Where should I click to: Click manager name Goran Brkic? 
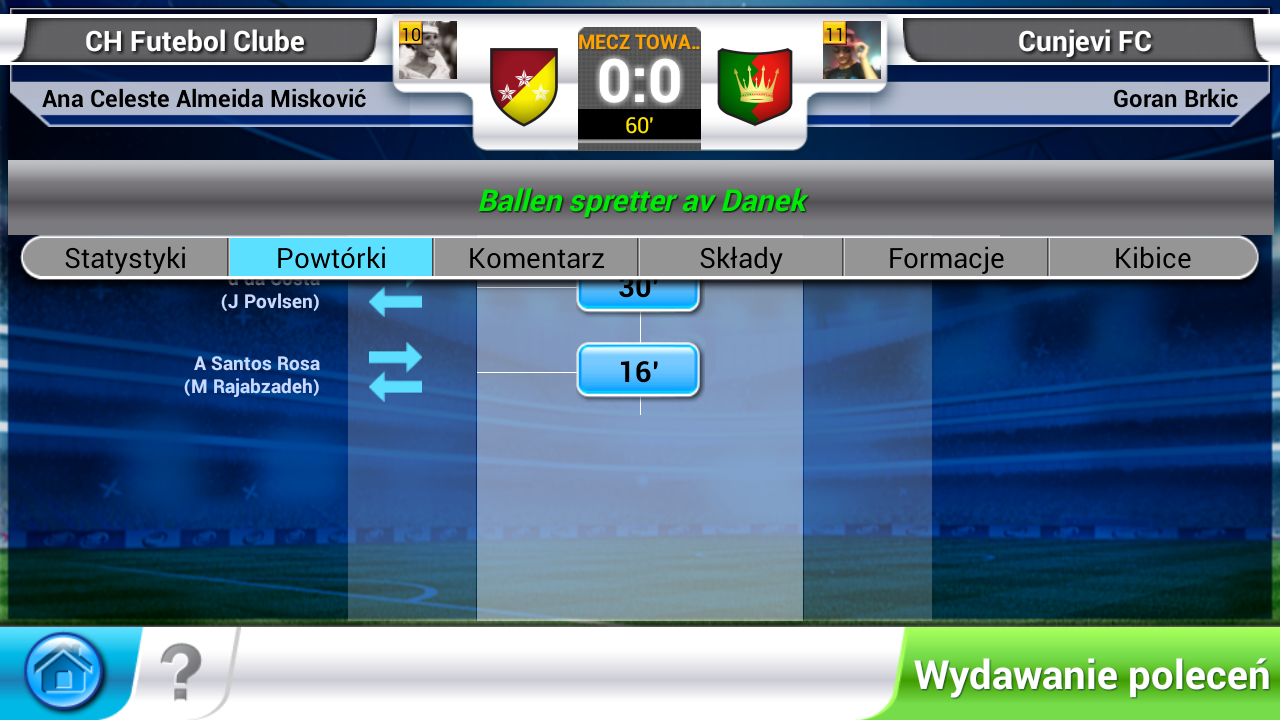pyautogui.click(x=1177, y=99)
